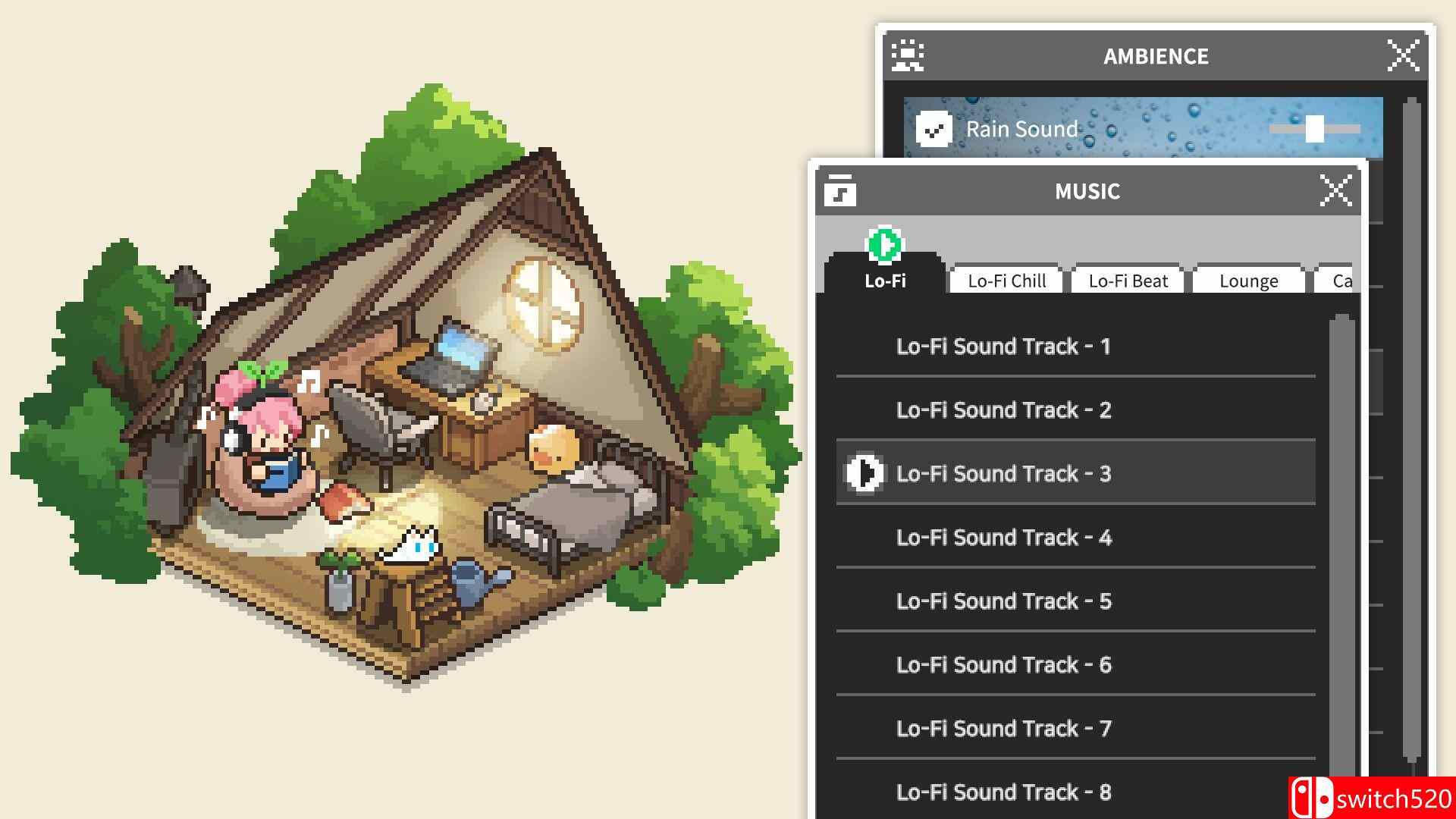
Task: Choose Lo-Fi Sound Track - 5
Action: (x=1003, y=601)
